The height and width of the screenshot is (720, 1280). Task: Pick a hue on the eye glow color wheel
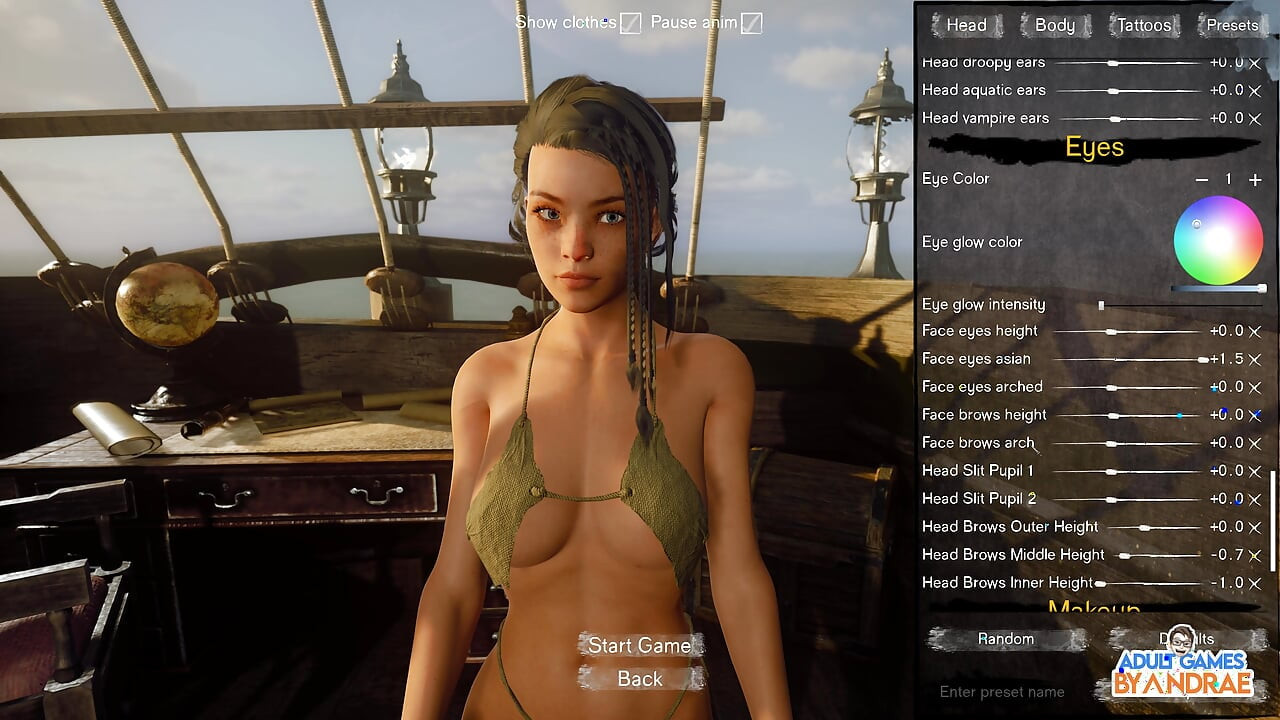tap(1218, 240)
